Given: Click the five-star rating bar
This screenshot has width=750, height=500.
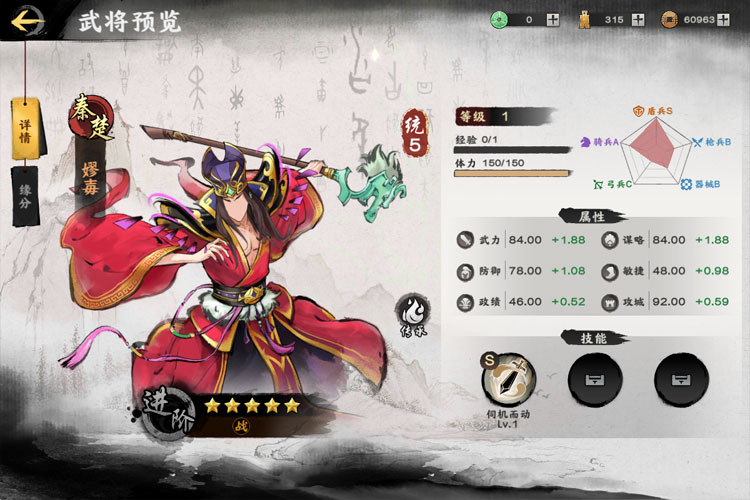Looking at the screenshot, I should (251, 406).
